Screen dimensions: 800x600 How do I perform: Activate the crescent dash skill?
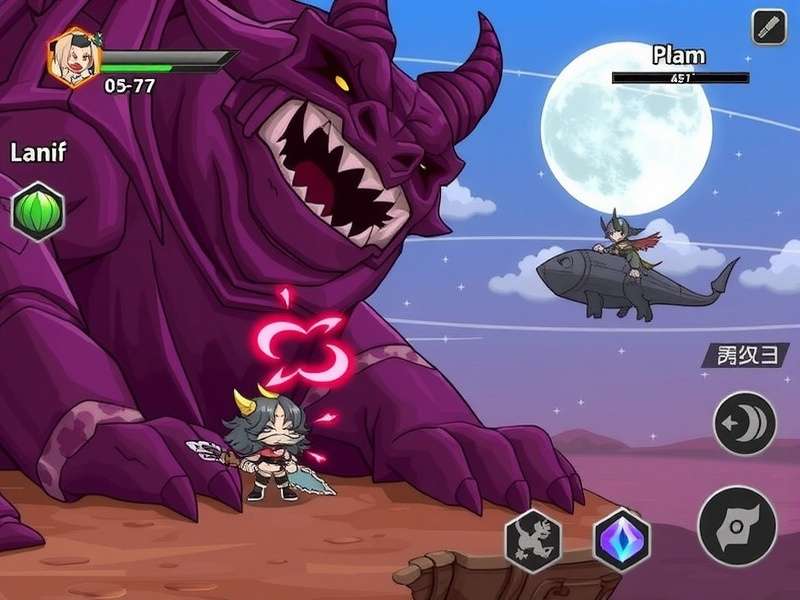[744, 423]
